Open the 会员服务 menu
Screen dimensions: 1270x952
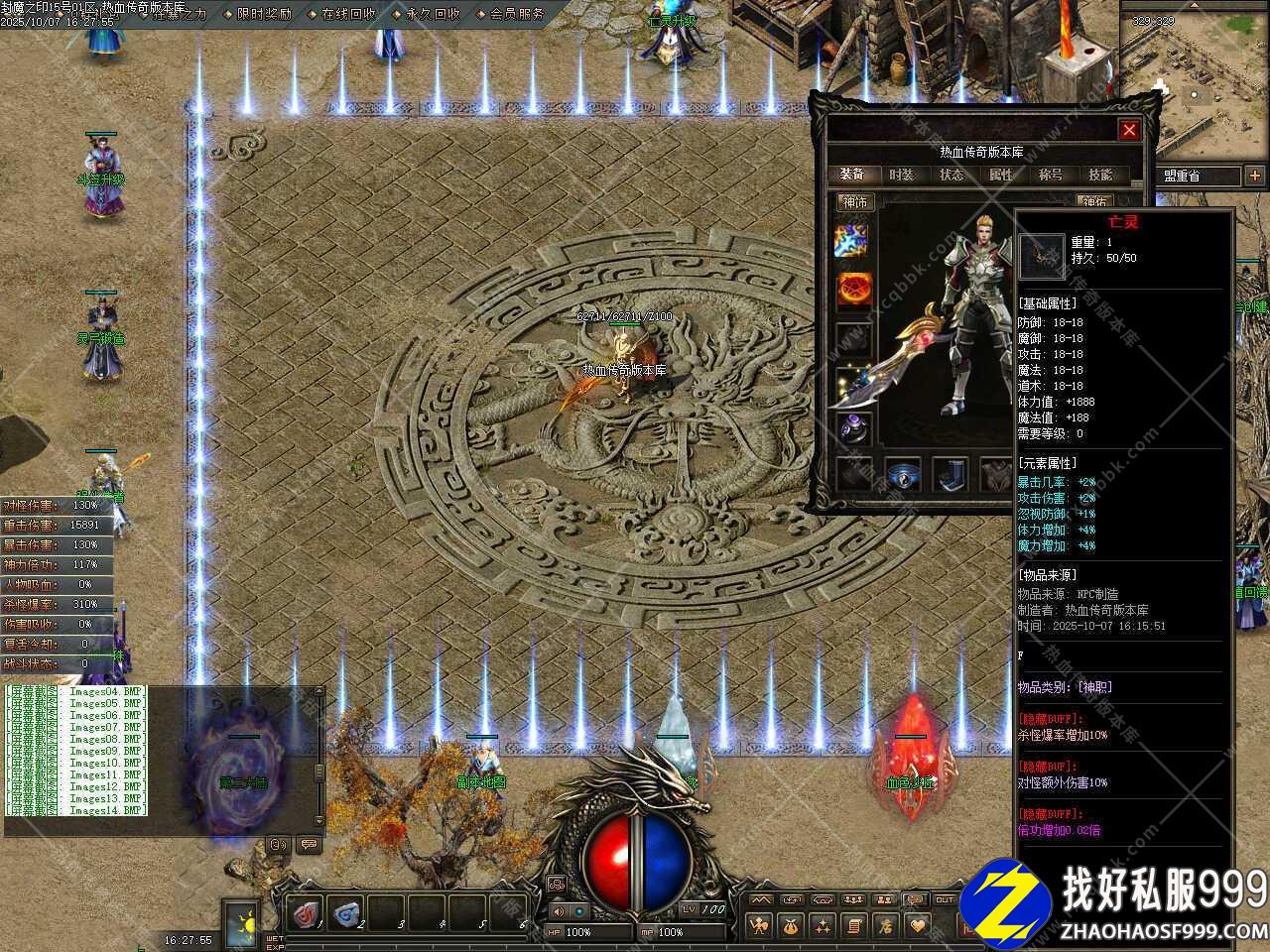[517, 14]
